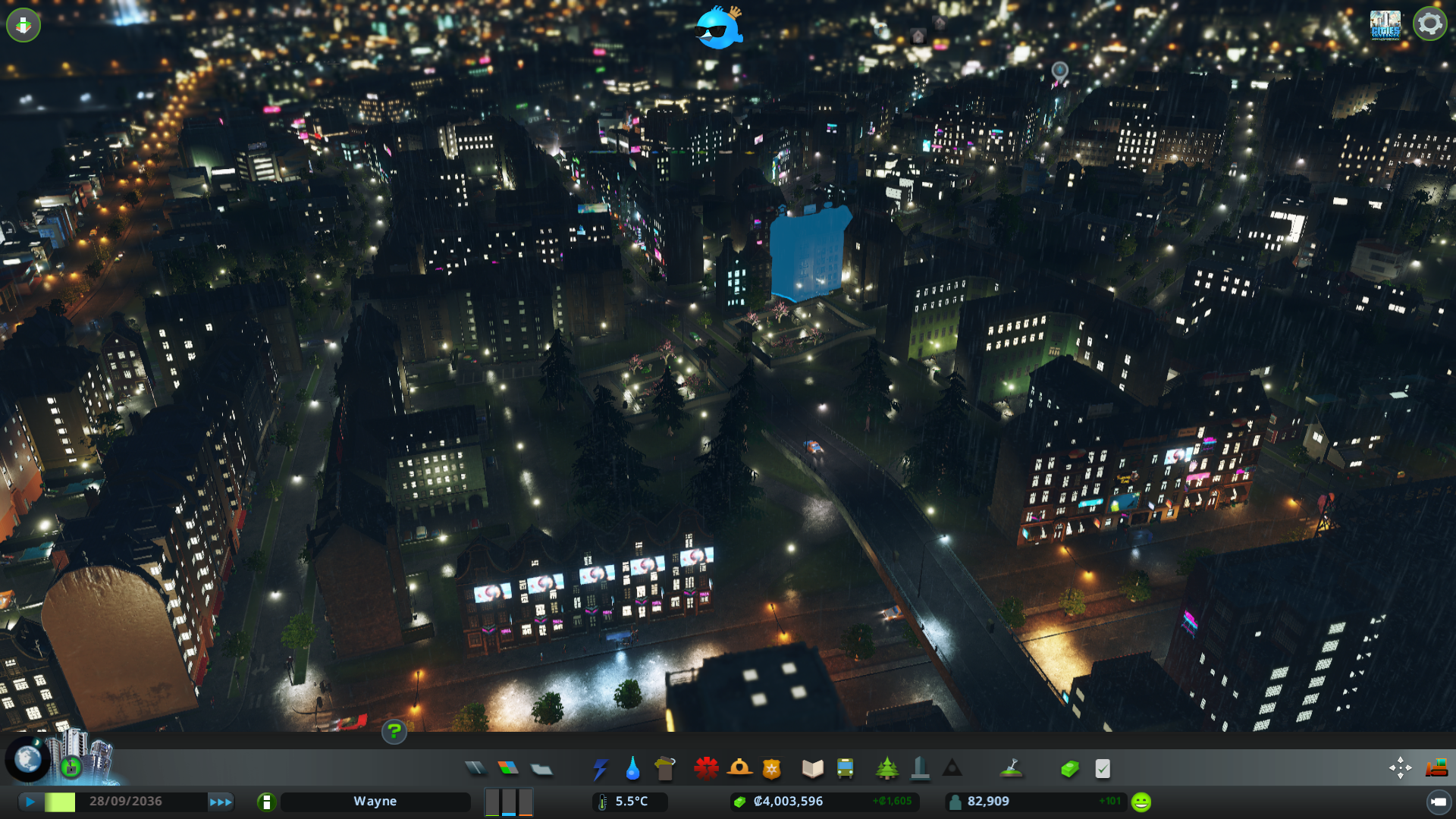
Task: Open the Public Transport menu
Action: point(846,767)
